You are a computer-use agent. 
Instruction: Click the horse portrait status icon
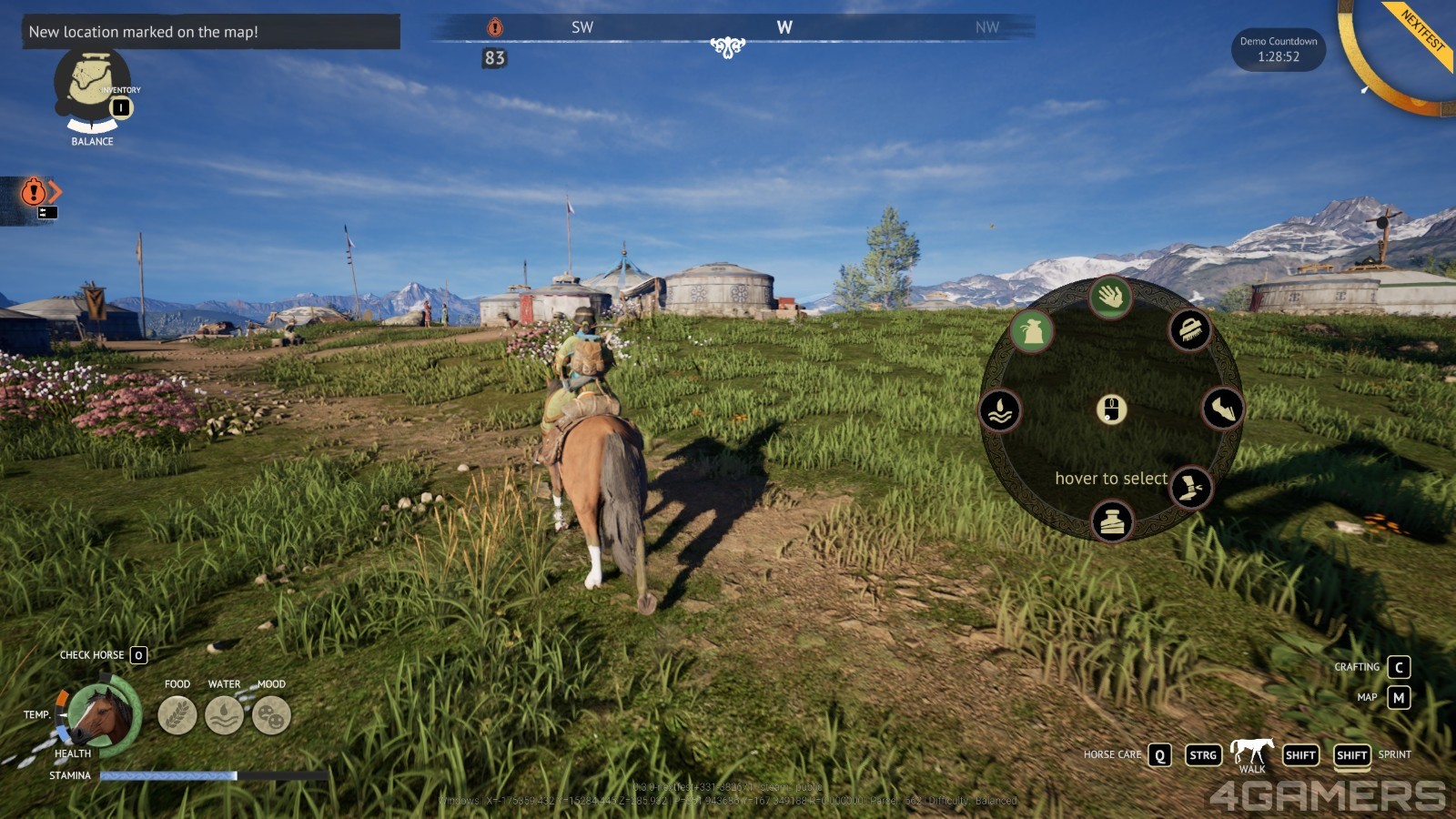tap(103, 715)
